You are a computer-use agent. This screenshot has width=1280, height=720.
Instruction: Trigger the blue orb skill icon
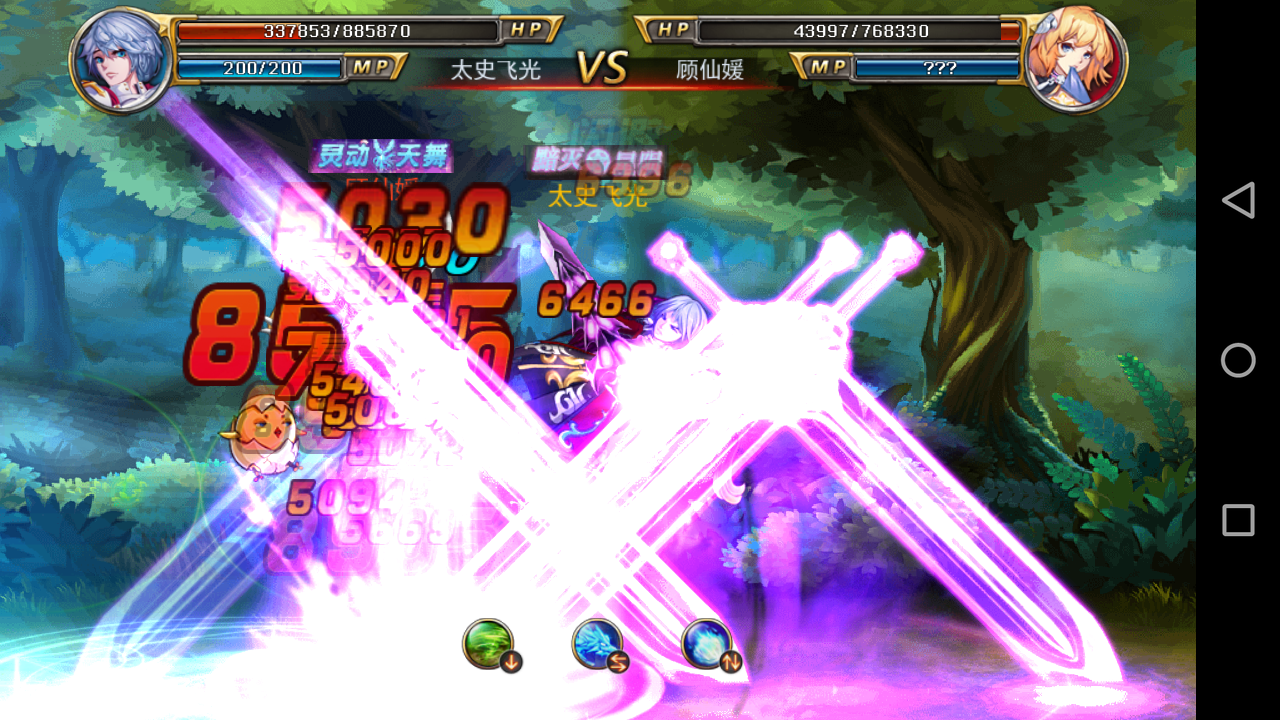706,643
